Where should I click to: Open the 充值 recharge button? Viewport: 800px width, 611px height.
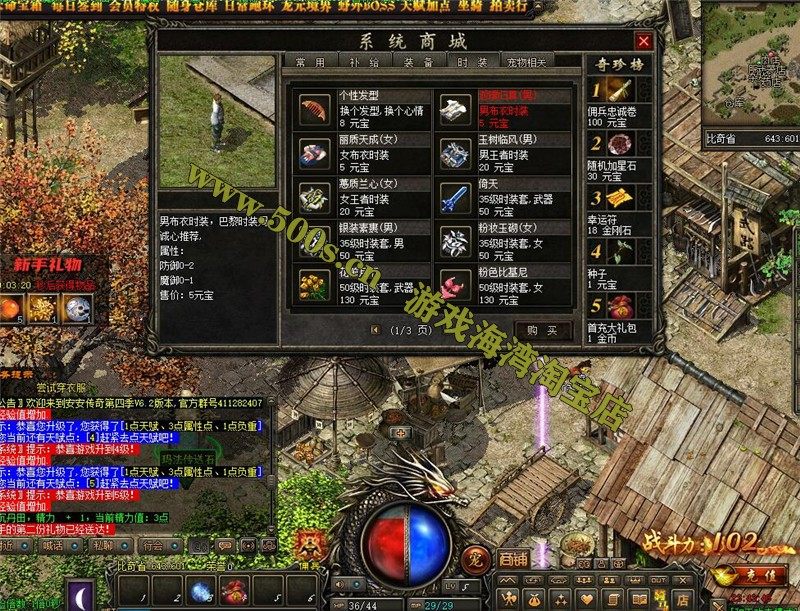pos(741,578)
